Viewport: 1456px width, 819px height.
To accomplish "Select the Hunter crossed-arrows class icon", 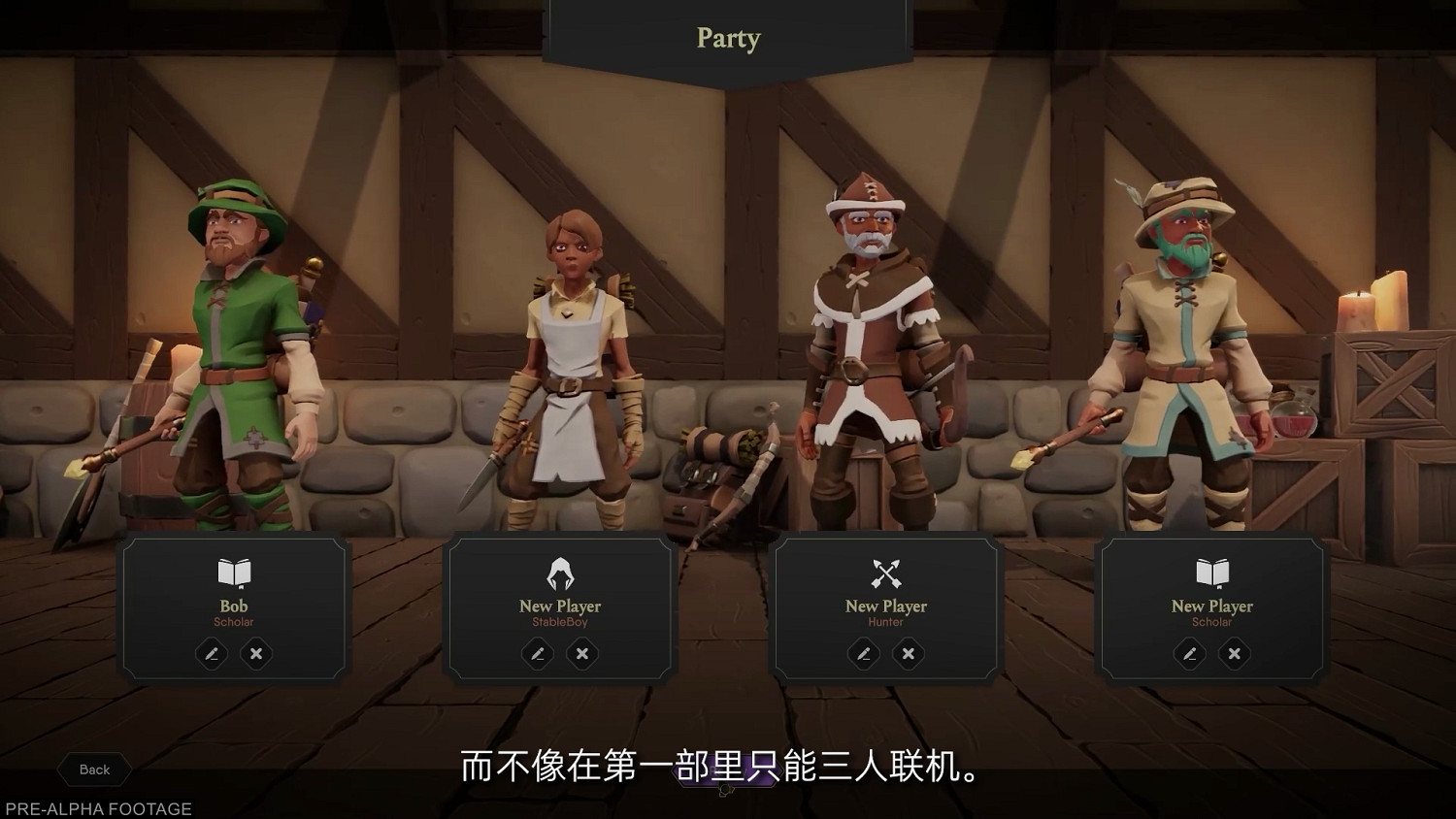I will 886,573.
